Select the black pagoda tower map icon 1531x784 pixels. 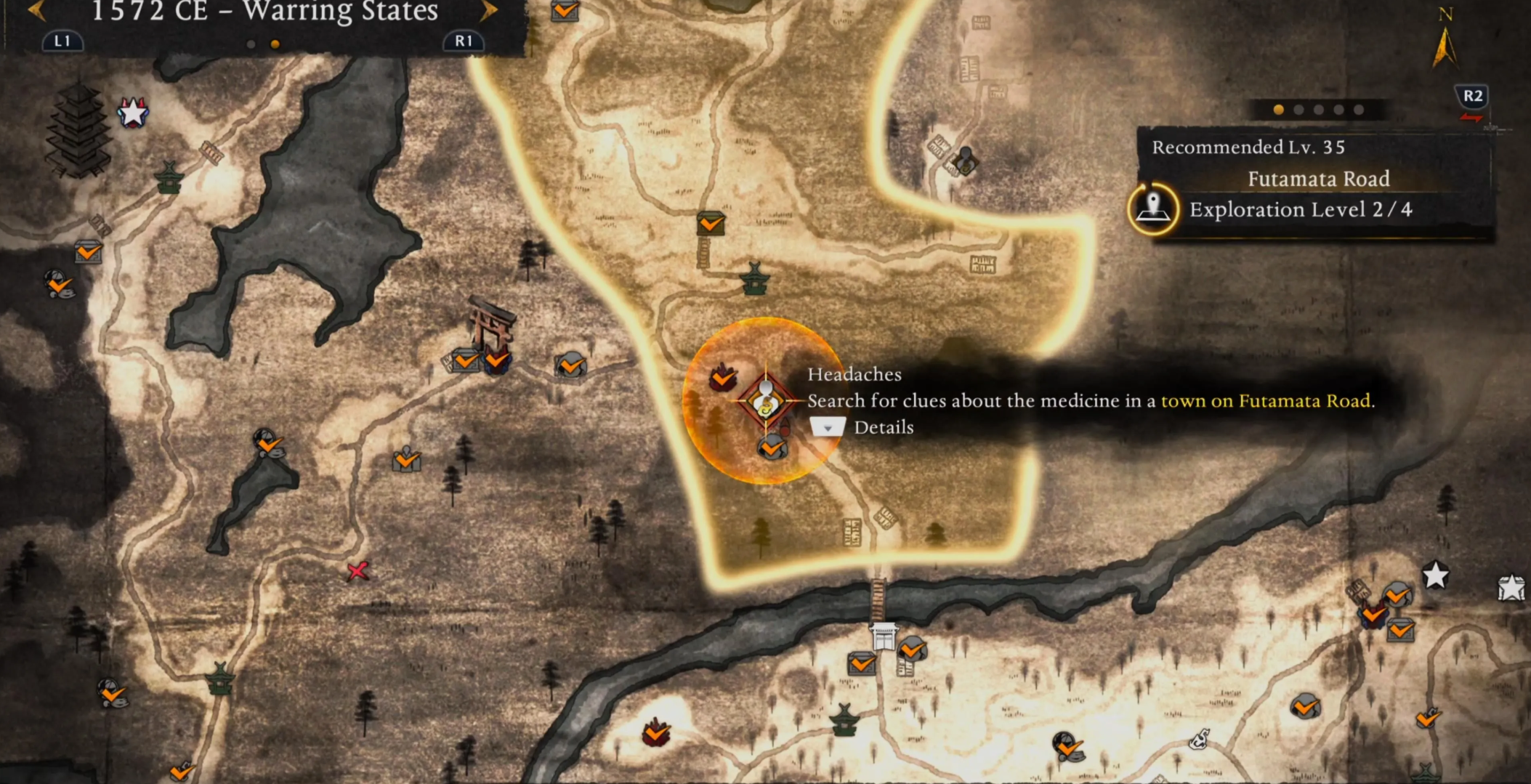point(78,131)
